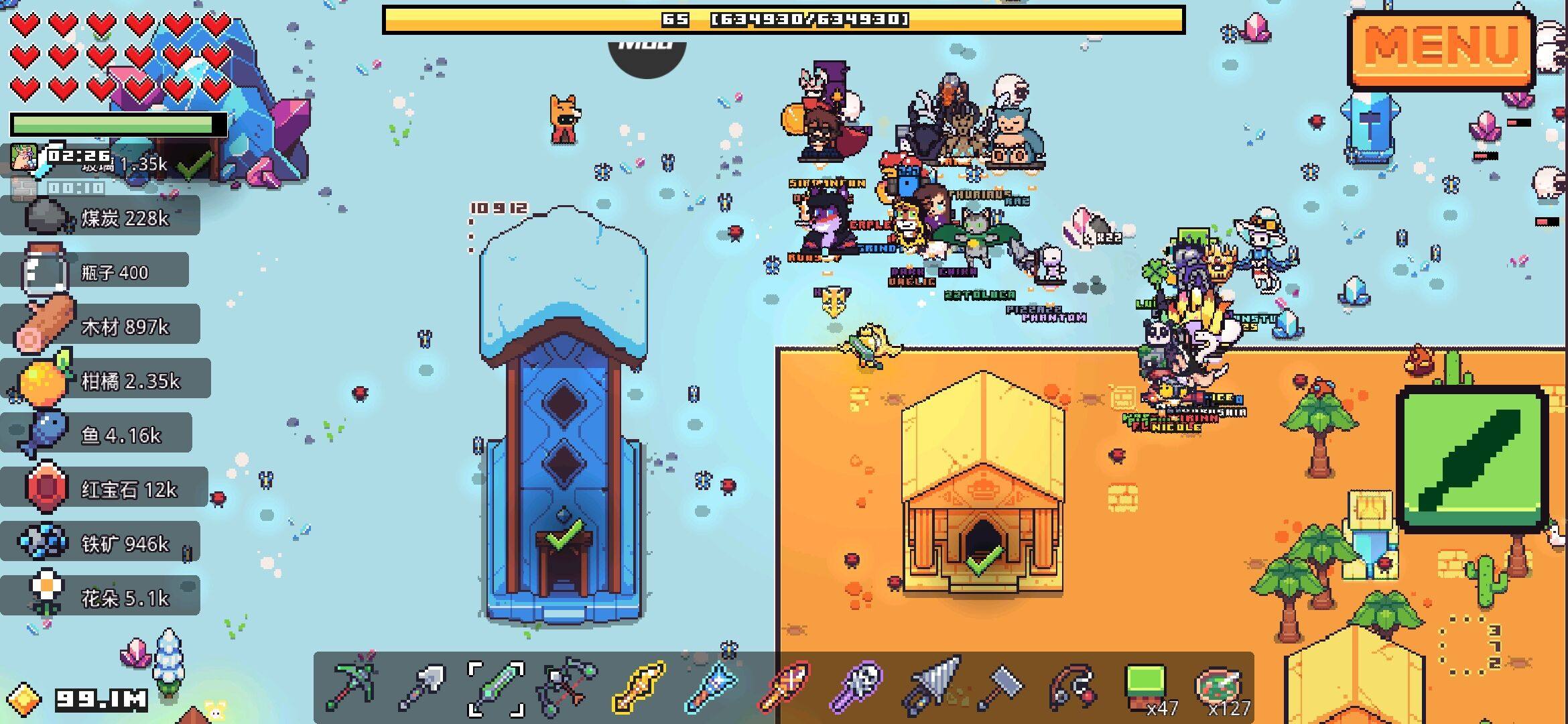Select the golden rod hotbar item
This screenshot has height=724, width=1568.
coord(640,686)
